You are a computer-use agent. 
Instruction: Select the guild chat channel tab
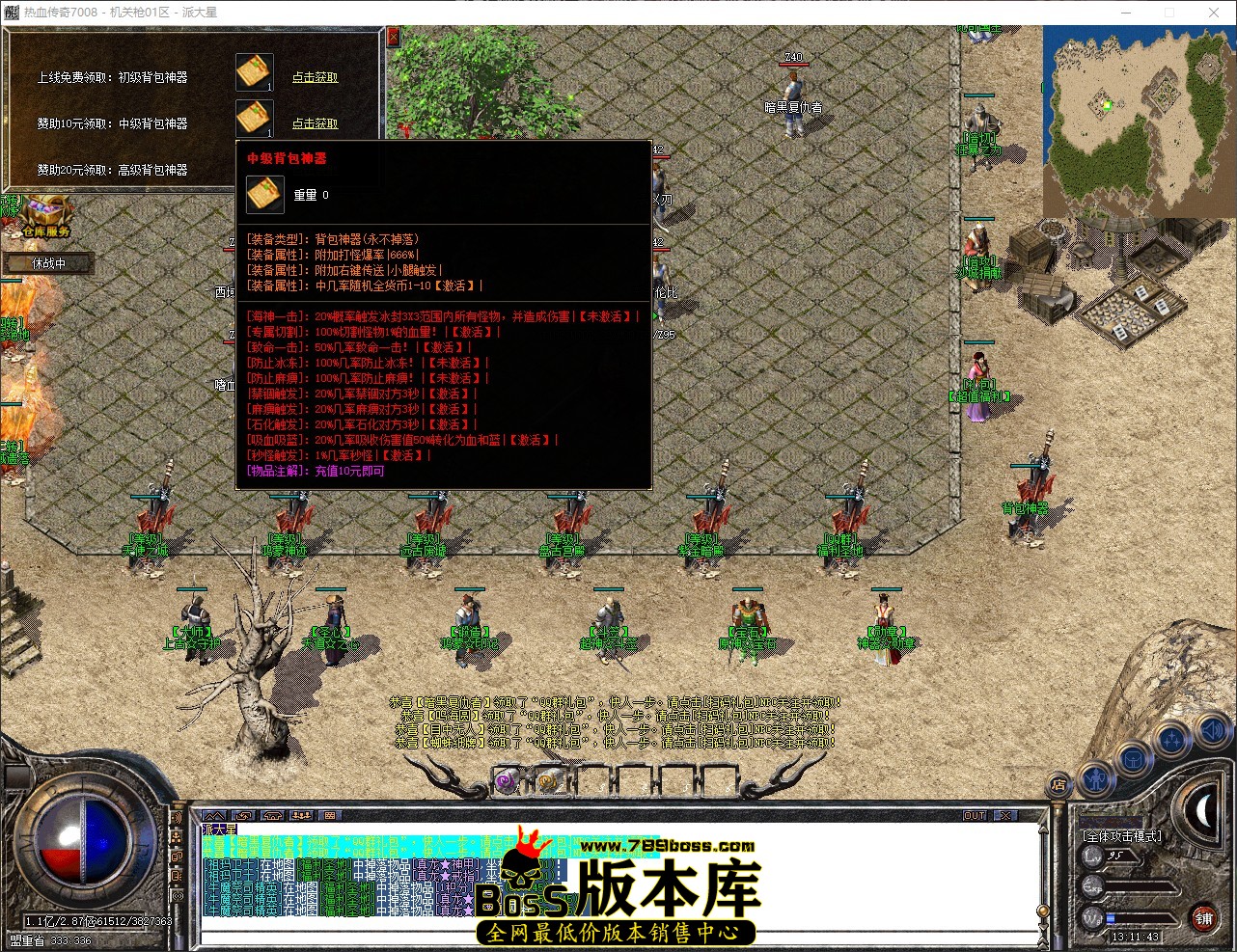272,815
